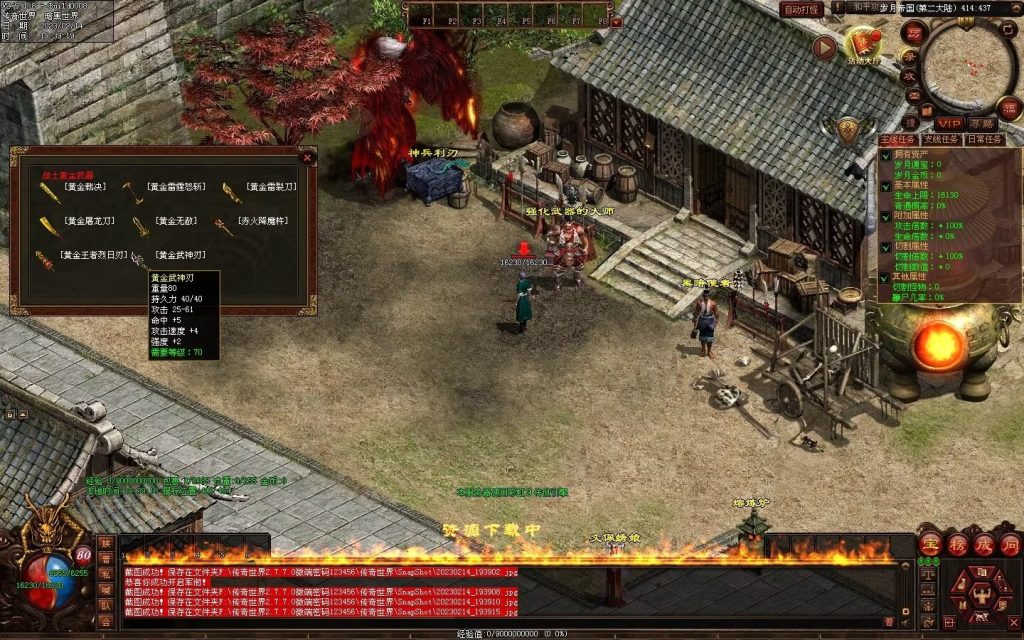Switch to the 支线任务 tab
Screen dimensions: 1024x640
pyautogui.click(x=941, y=140)
